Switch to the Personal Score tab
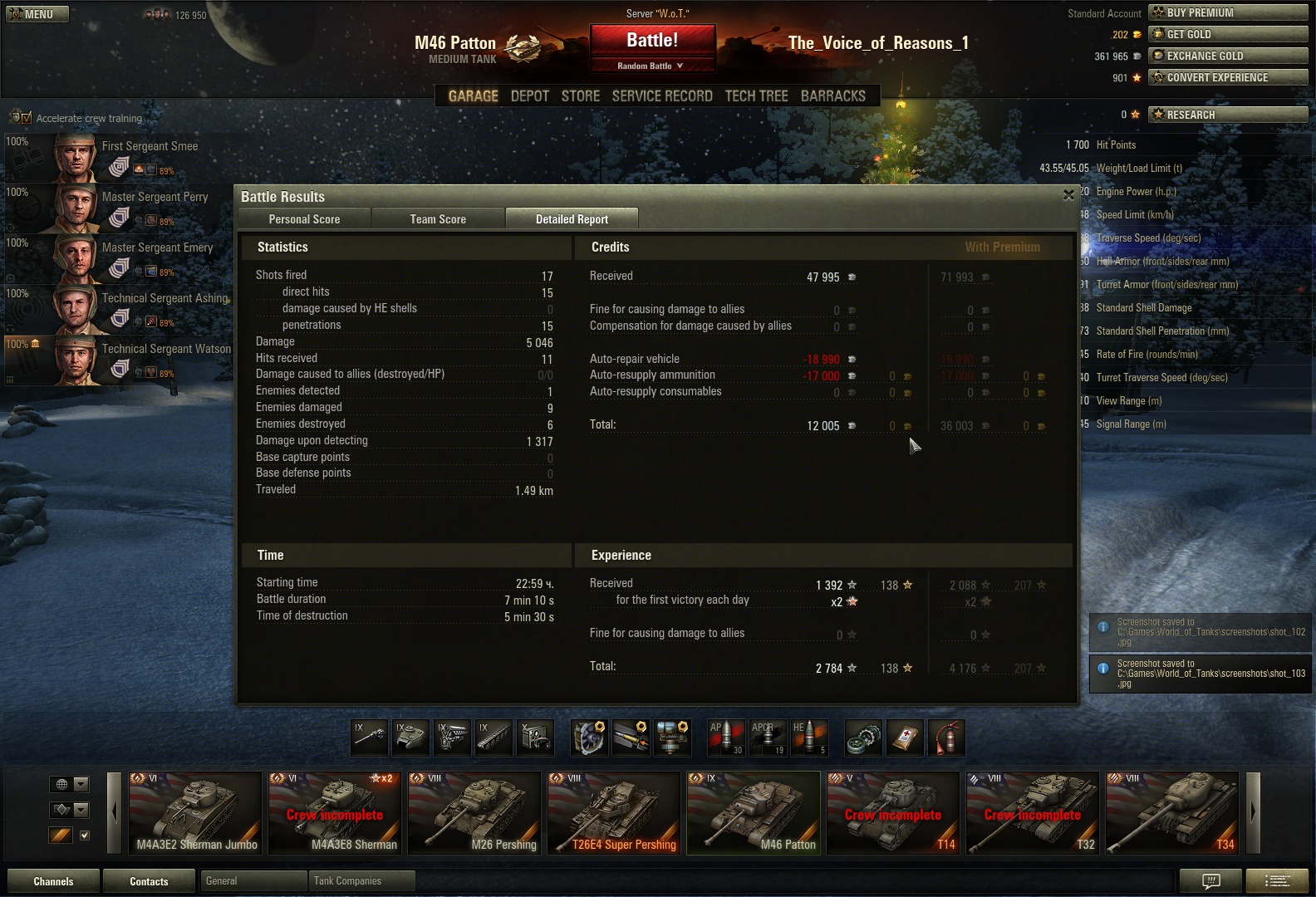1316x897 pixels. [304, 219]
